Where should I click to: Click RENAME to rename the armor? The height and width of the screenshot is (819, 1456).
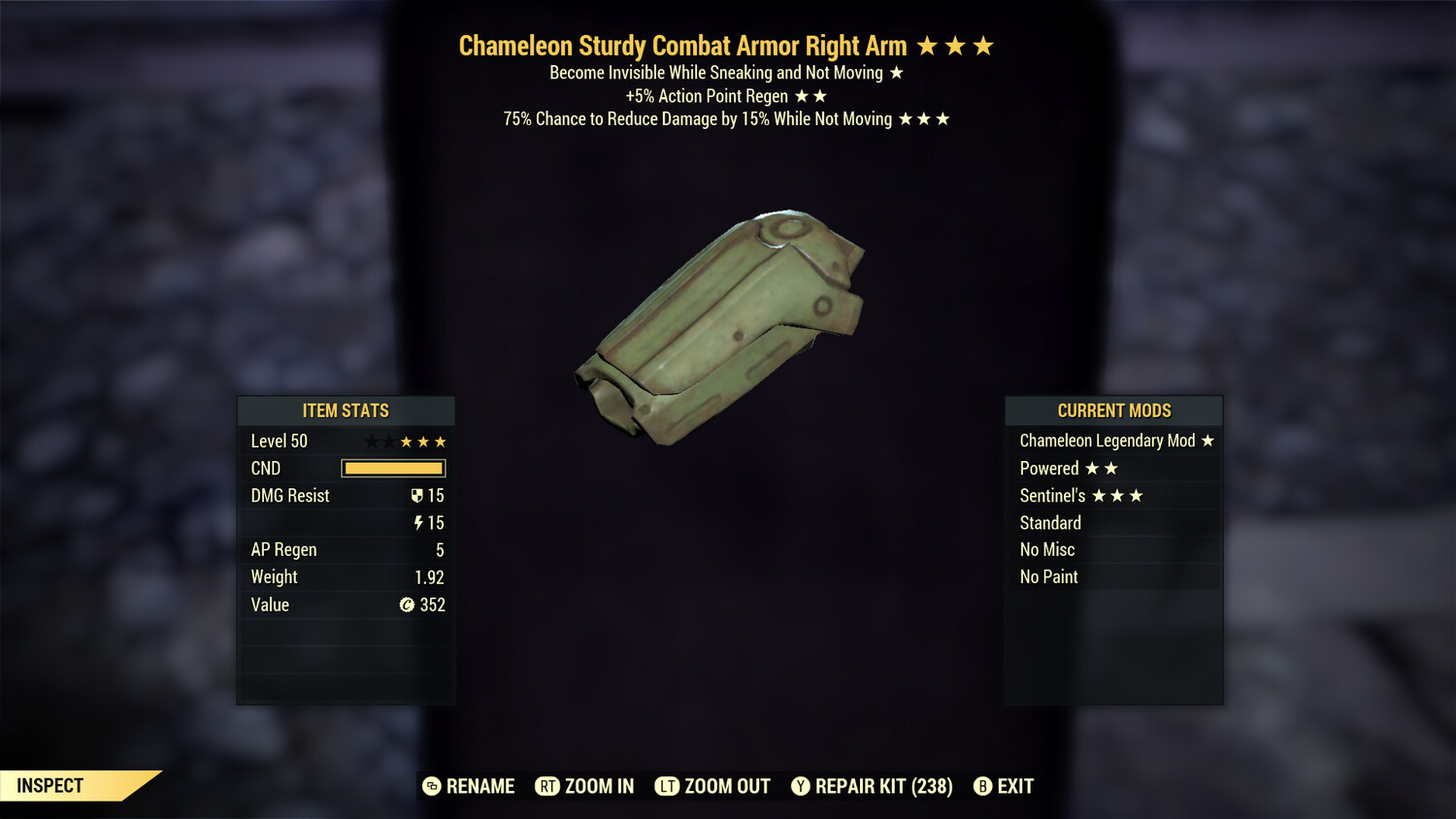(x=480, y=787)
